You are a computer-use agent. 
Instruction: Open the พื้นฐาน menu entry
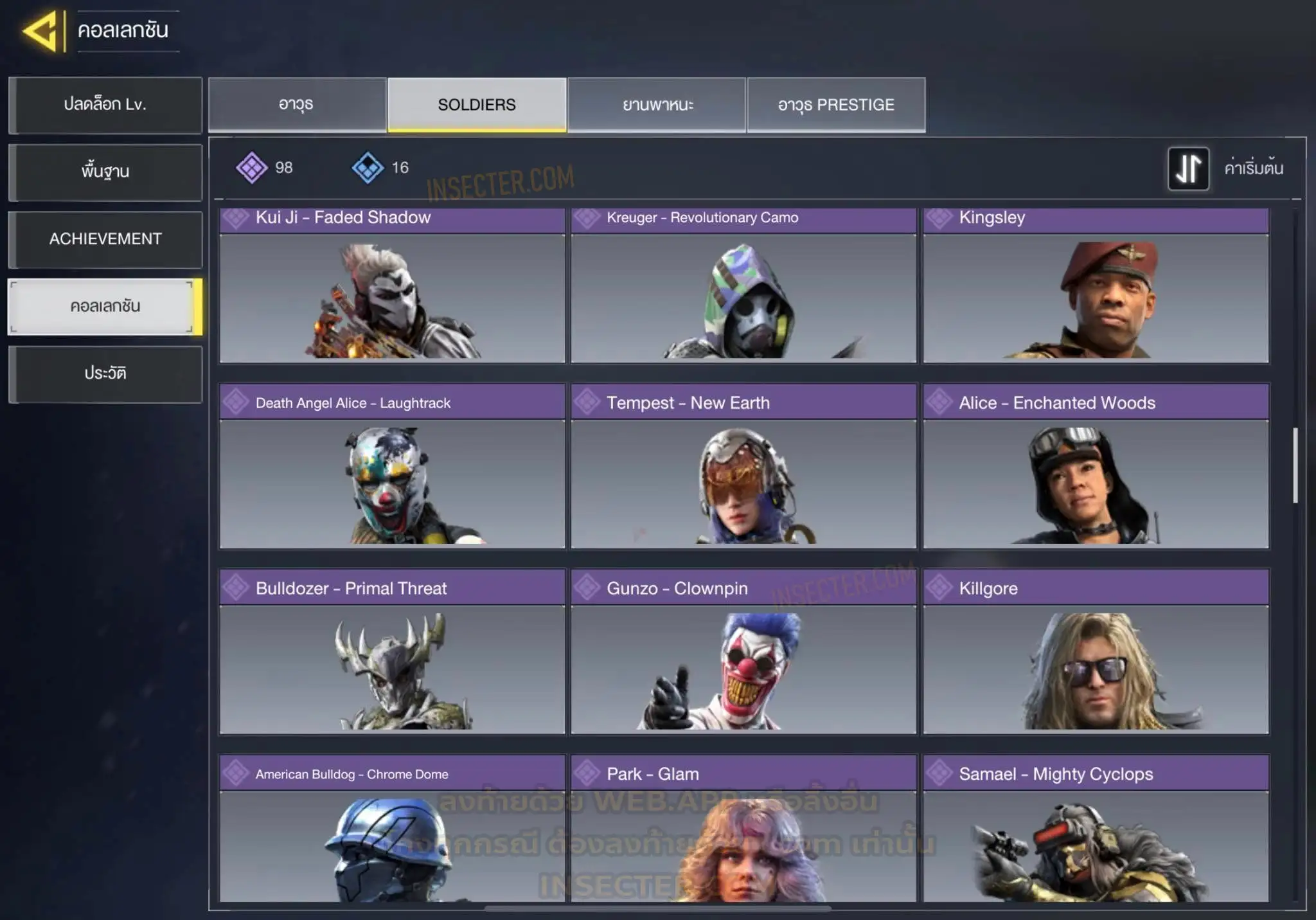pyautogui.click(x=105, y=172)
